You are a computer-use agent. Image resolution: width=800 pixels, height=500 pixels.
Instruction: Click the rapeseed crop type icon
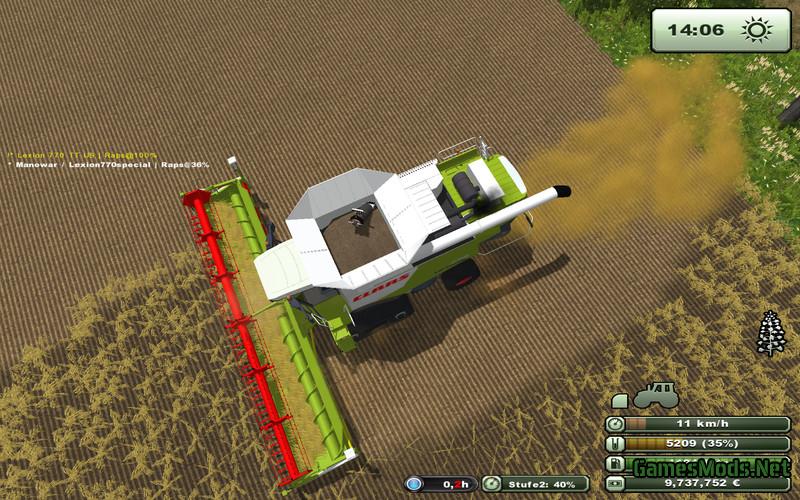click(x=769, y=333)
